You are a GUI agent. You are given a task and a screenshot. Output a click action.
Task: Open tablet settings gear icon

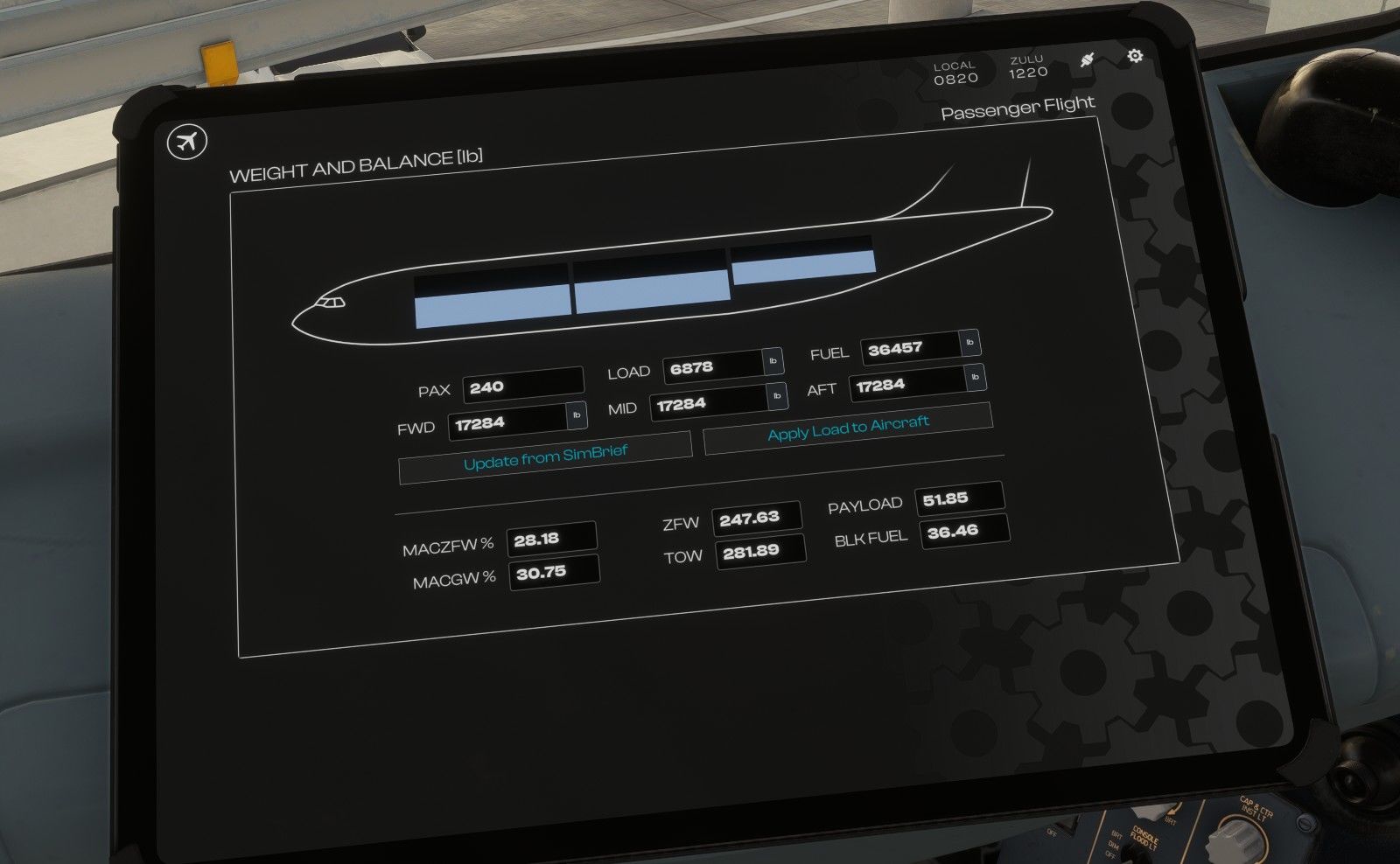[x=1135, y=56]
